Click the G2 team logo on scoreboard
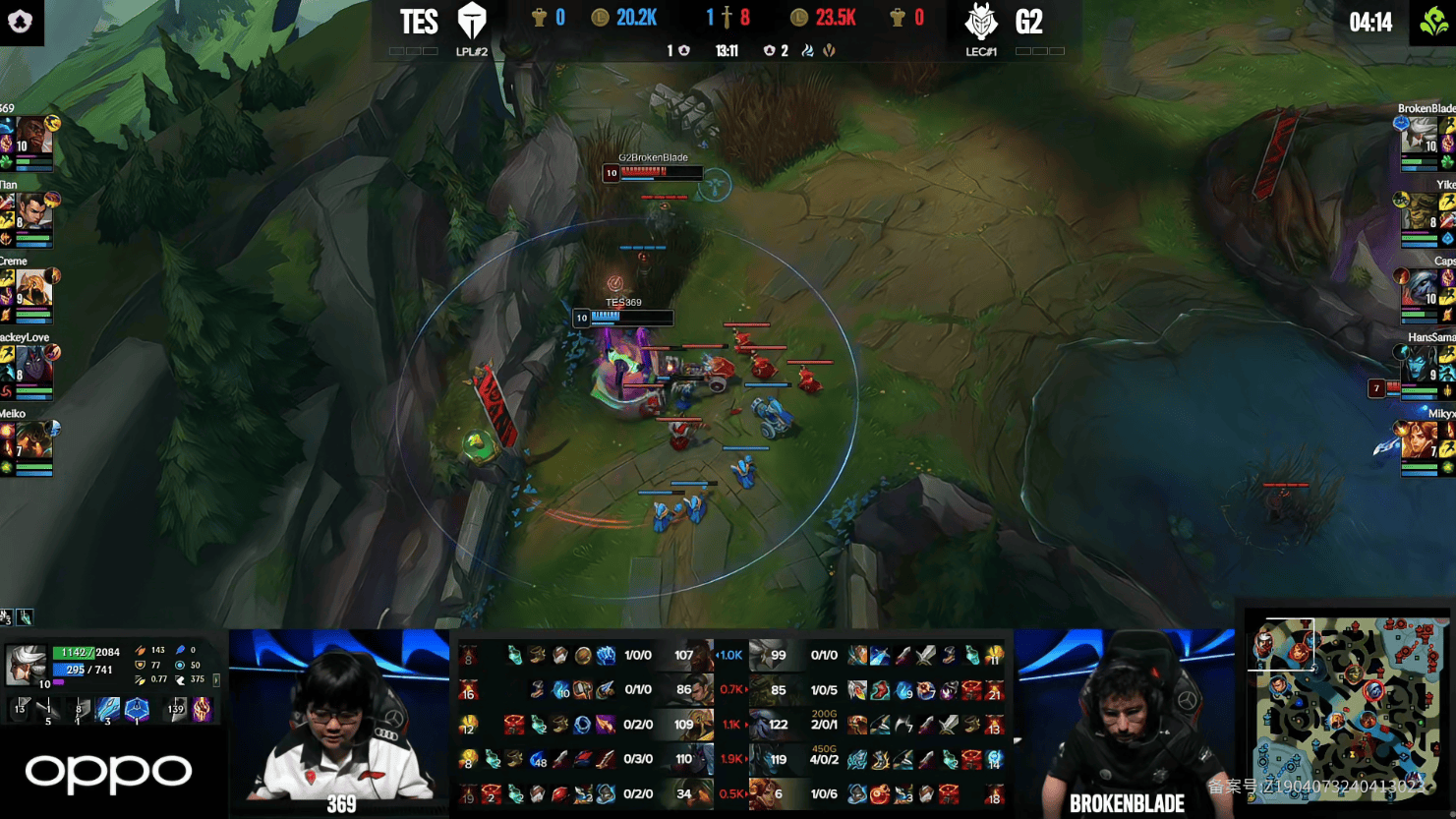Screen dimensions: 1456x819 pos(980,22)
